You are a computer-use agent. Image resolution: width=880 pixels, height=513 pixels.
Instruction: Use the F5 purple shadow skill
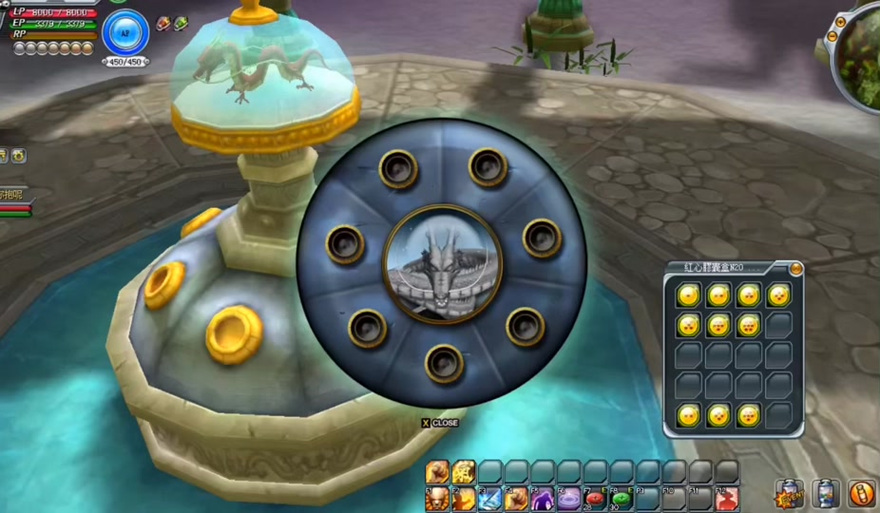(x=542, y=497)
